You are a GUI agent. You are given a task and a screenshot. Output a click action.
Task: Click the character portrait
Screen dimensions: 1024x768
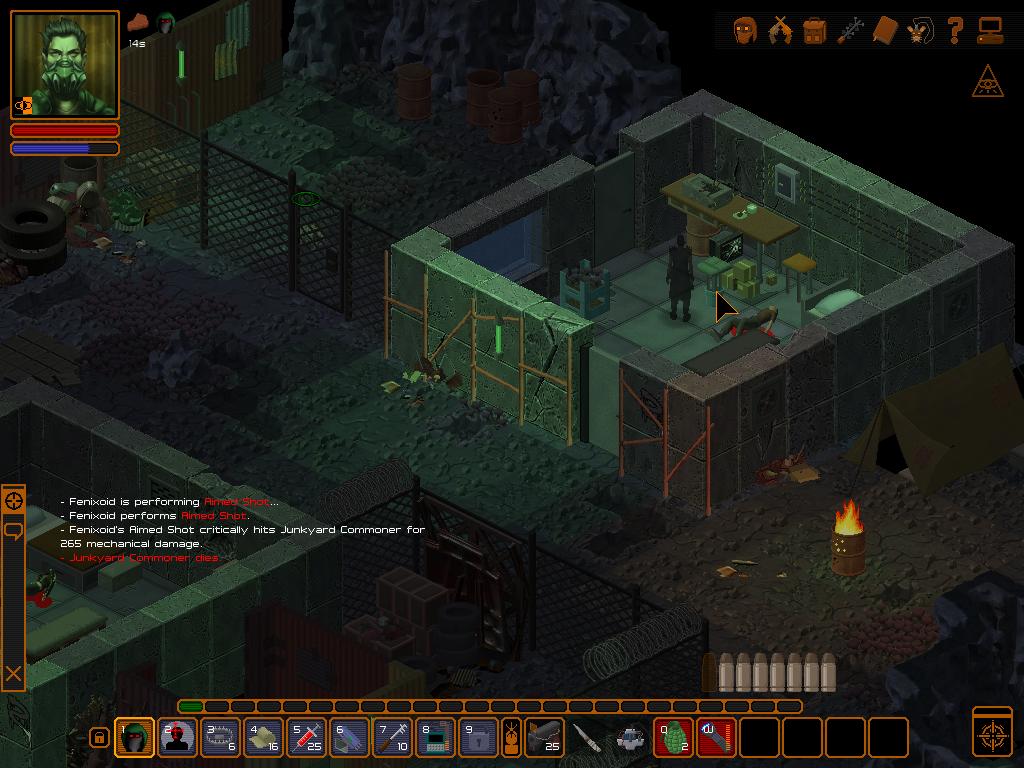pos(65,65)
